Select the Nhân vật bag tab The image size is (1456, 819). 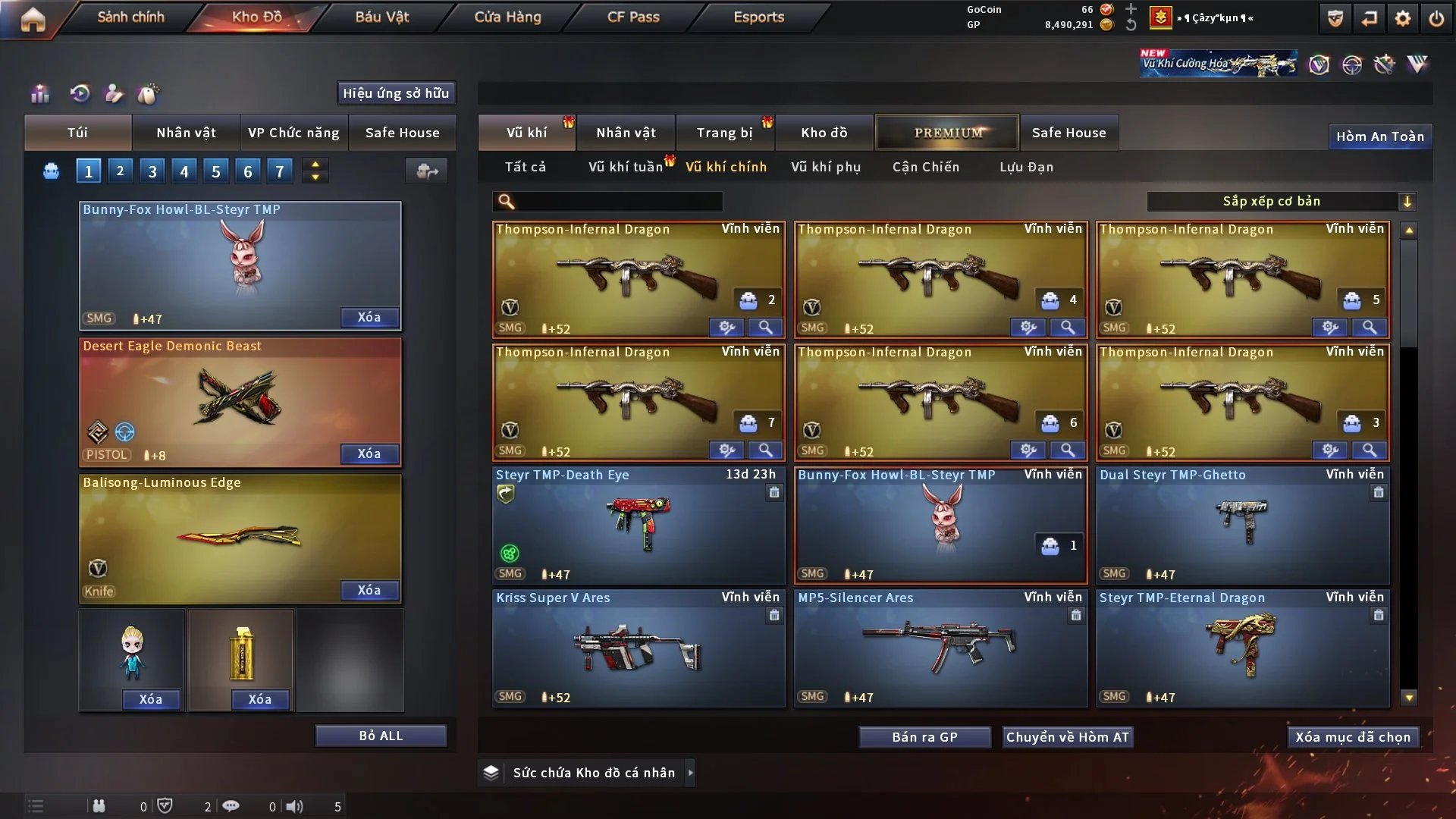tap(186, 133)
